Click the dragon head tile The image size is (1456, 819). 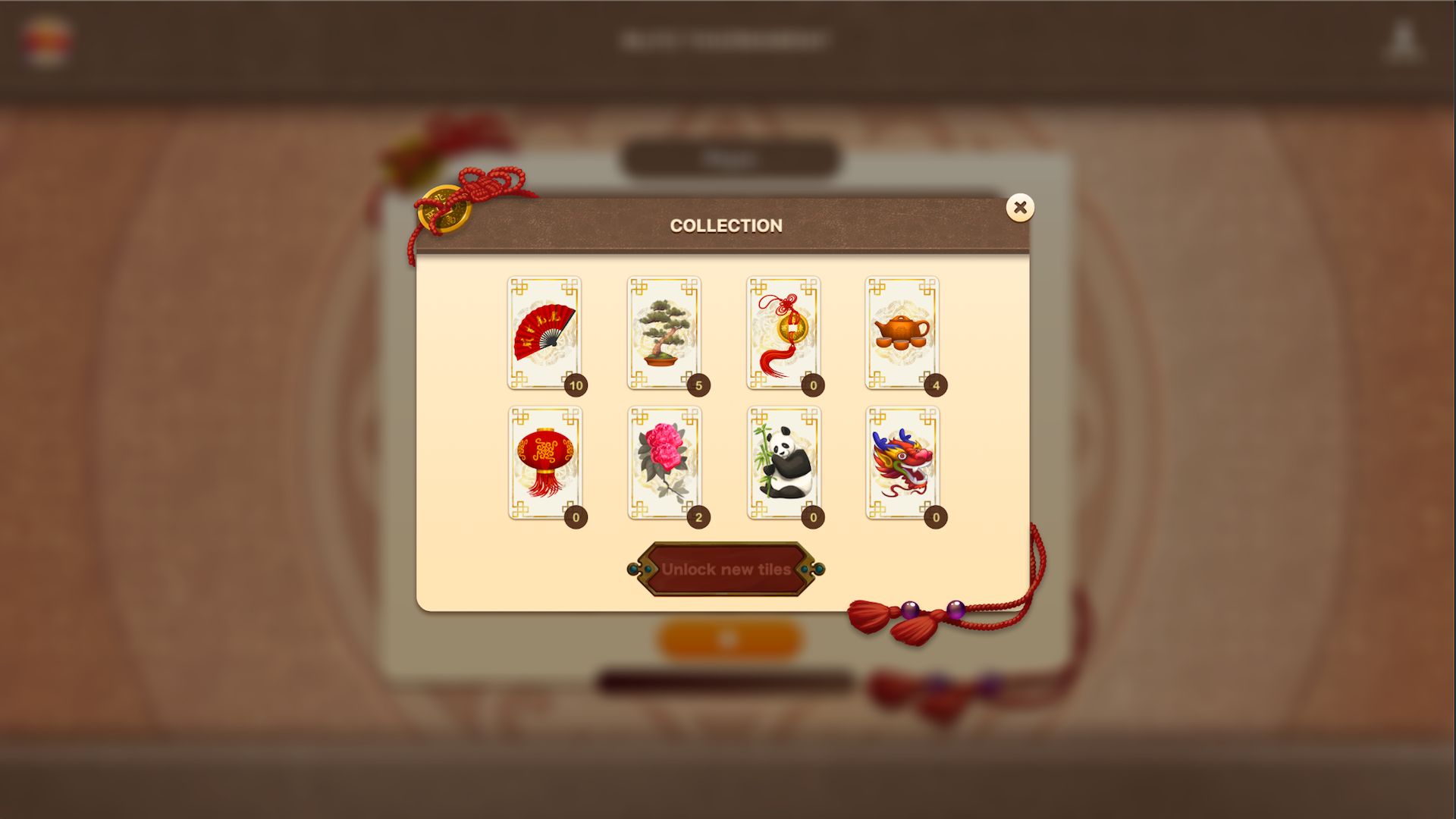point(904,463)
